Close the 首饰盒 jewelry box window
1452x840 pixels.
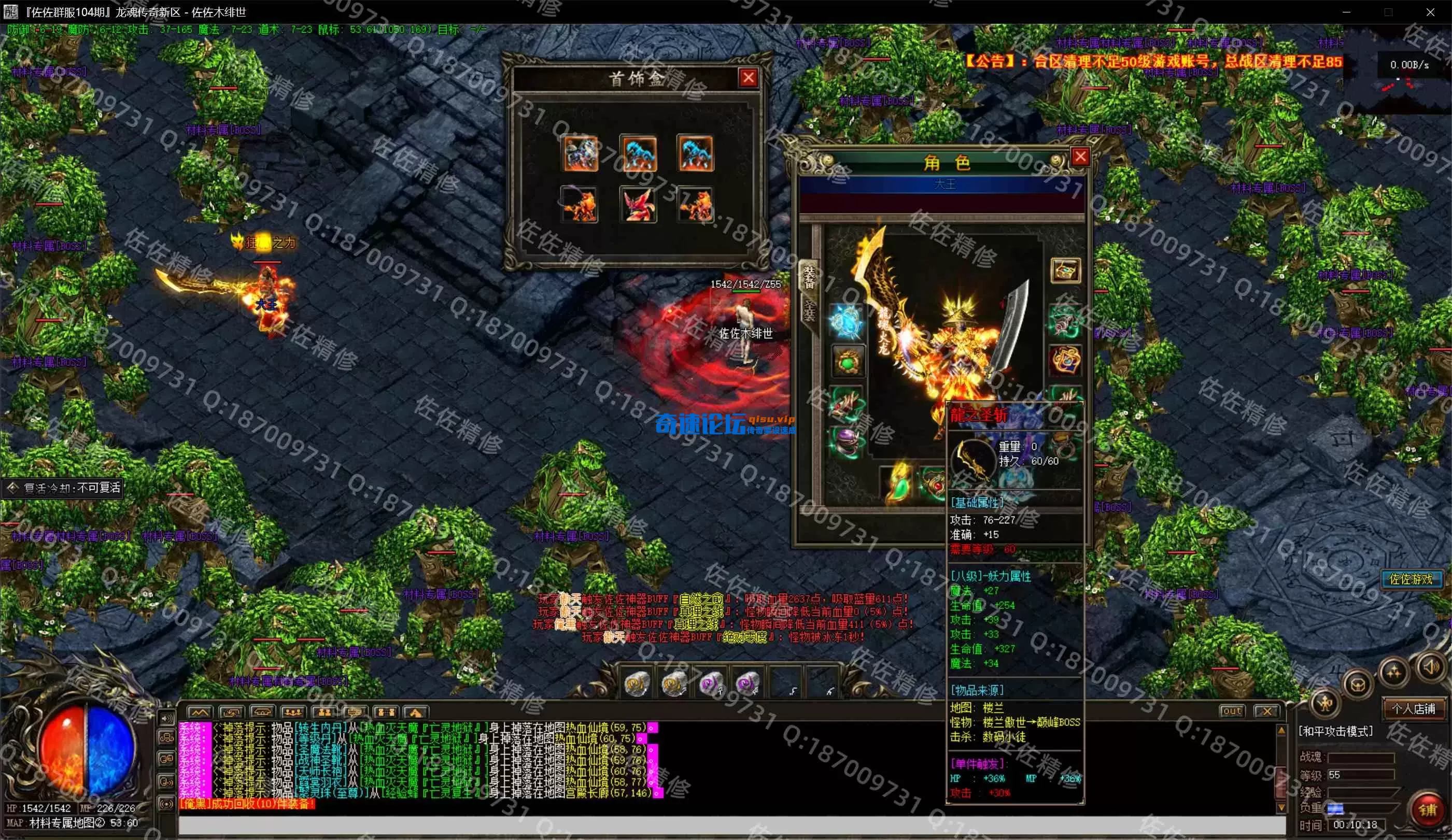[748, 78]
